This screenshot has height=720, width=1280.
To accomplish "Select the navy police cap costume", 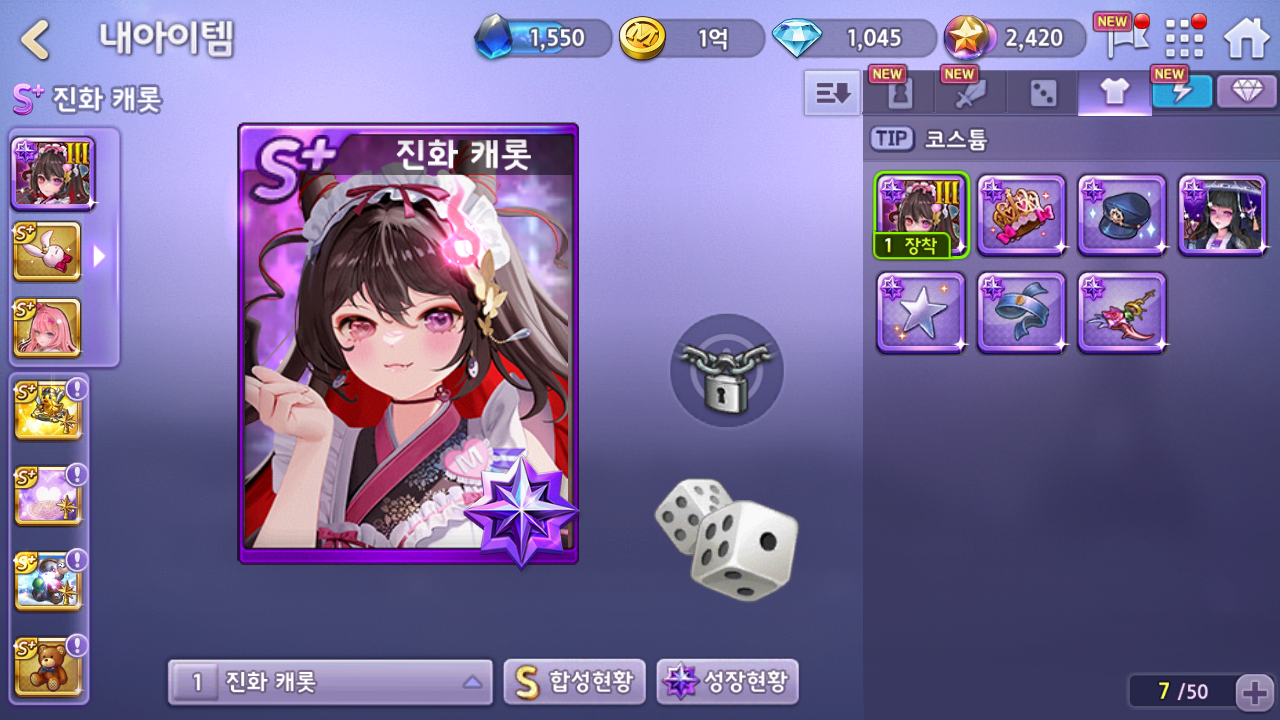I will click(1122, 215).
